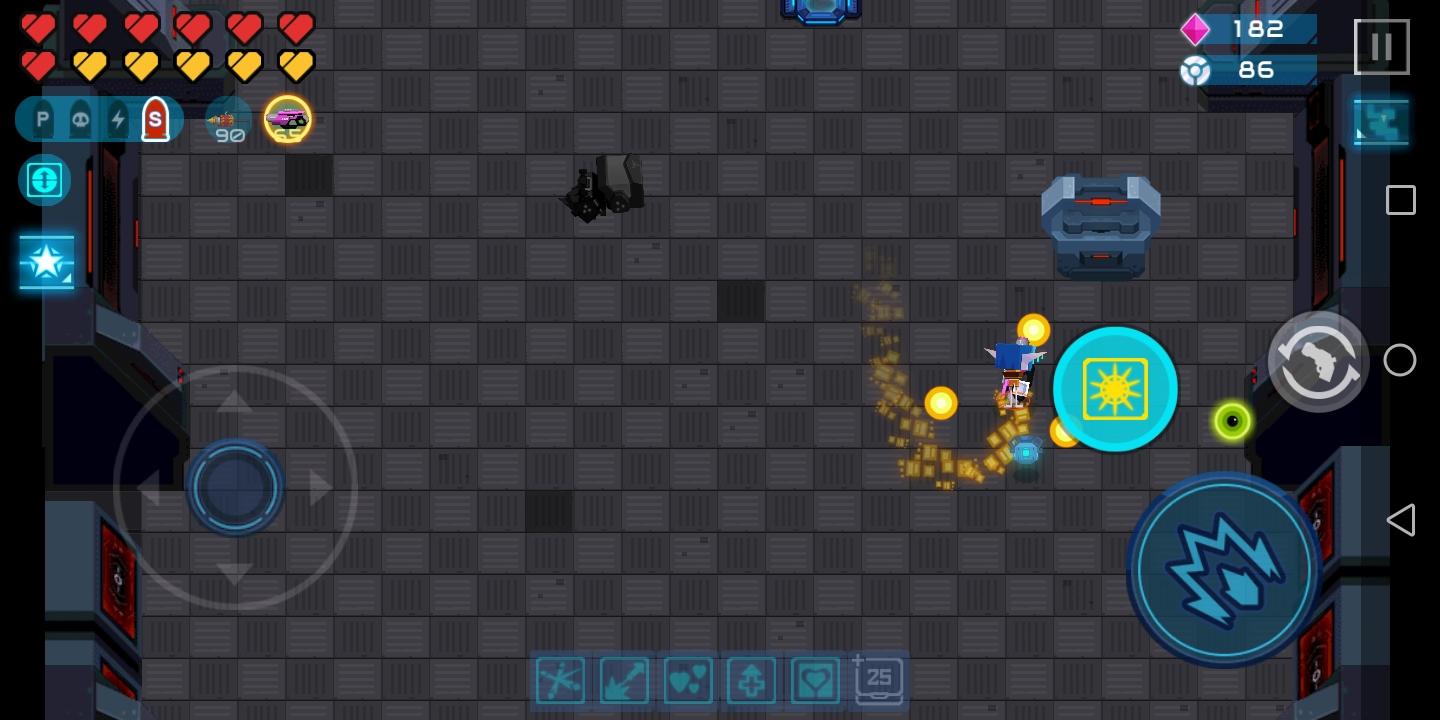1440x720 pixels.
Task: Pause the game with the pause button
Action: coord(1381,46)
